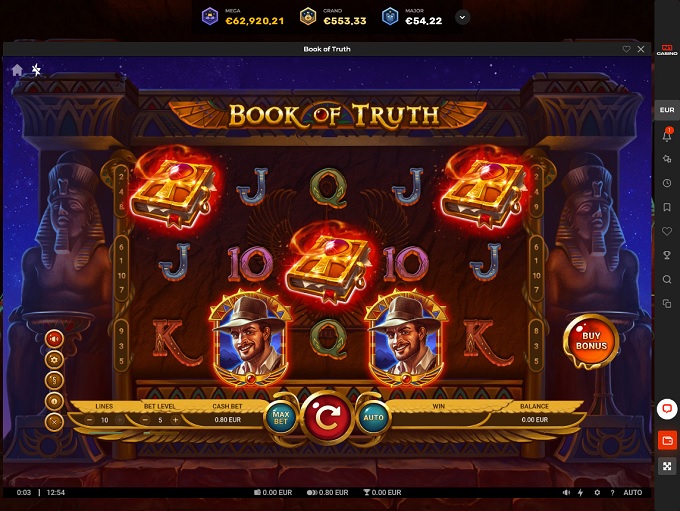
Task: Decrease the bet level
Action: [x=144, y=420]
